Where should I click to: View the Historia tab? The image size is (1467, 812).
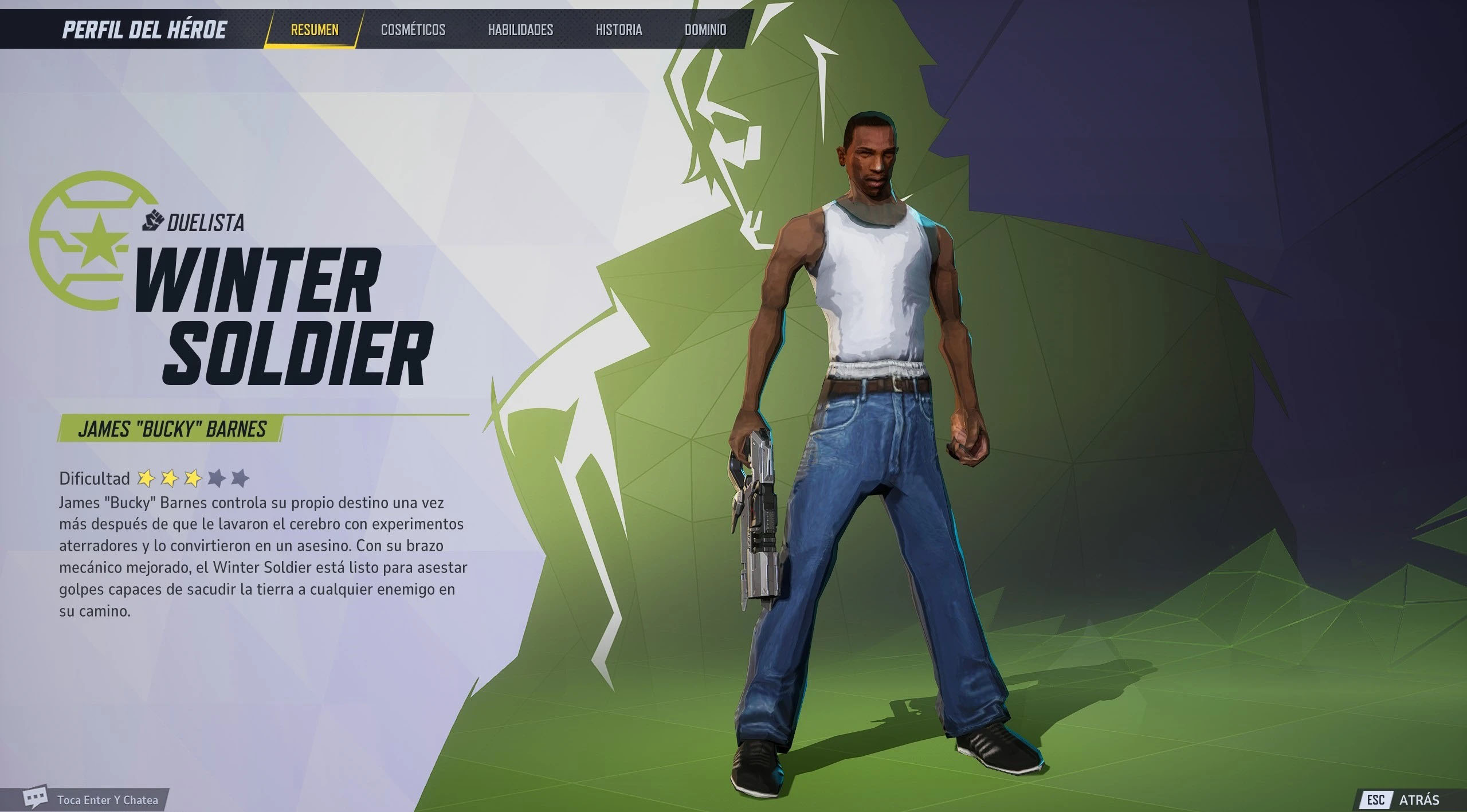[619, 30]
